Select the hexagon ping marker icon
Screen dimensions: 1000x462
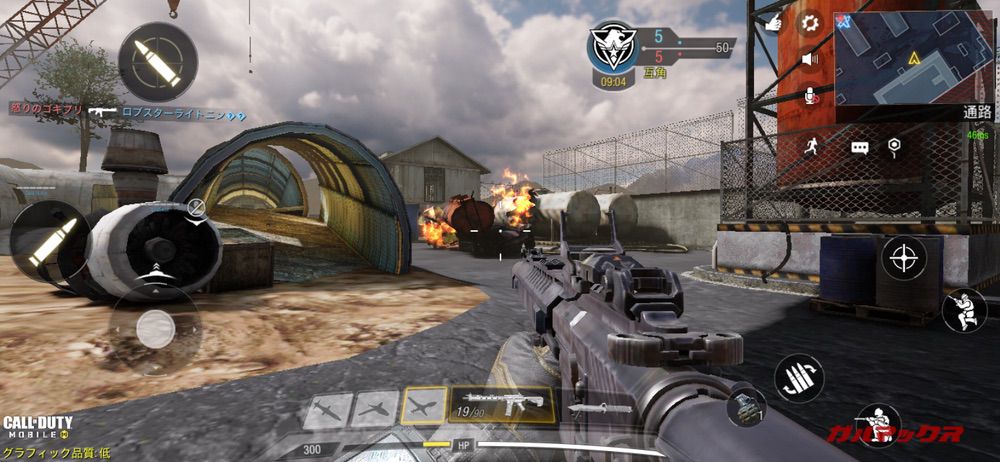point(895,147)
